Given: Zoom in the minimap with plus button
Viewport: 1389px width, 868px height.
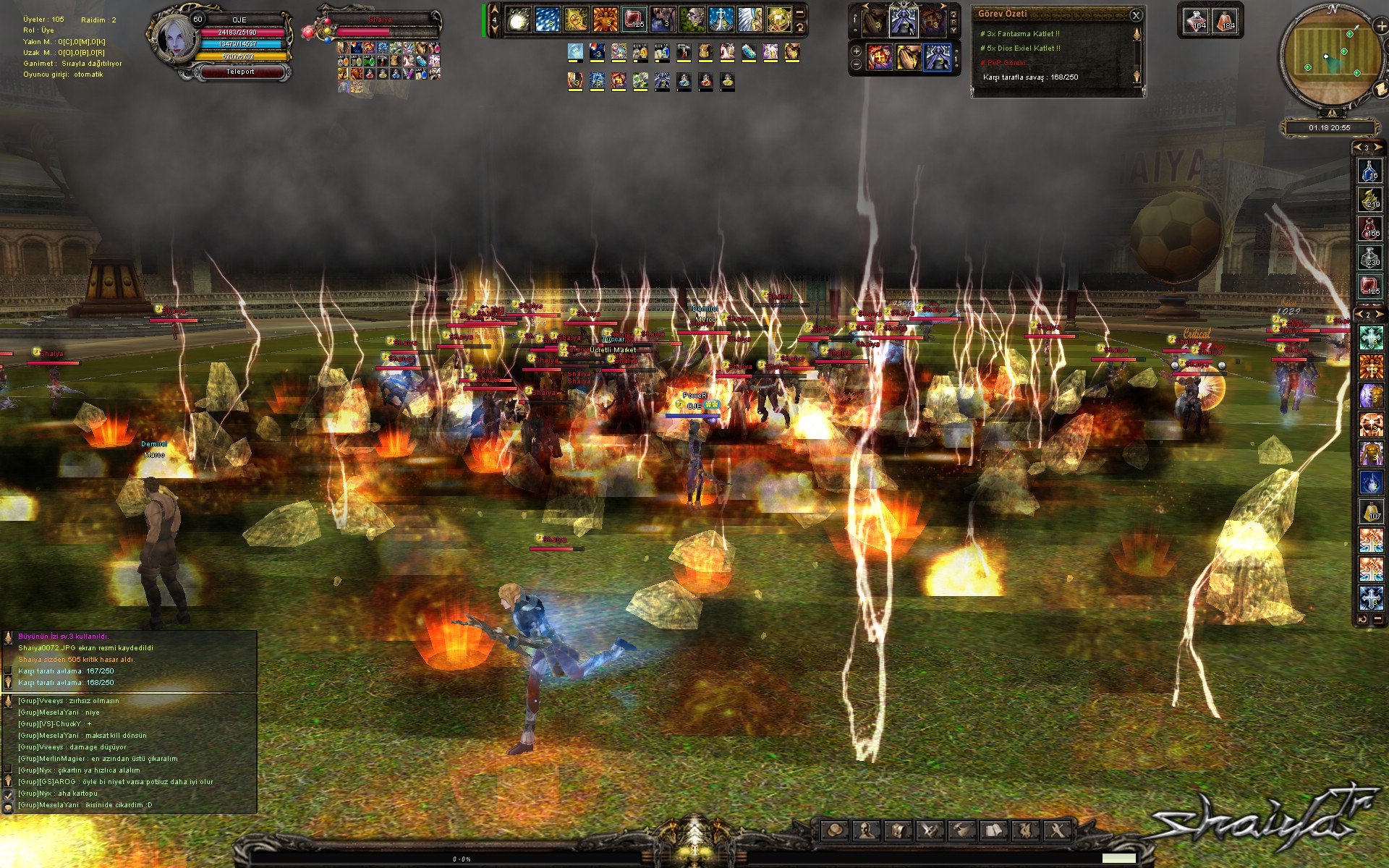Looking at the screenshot, I should coord(1381,26).
